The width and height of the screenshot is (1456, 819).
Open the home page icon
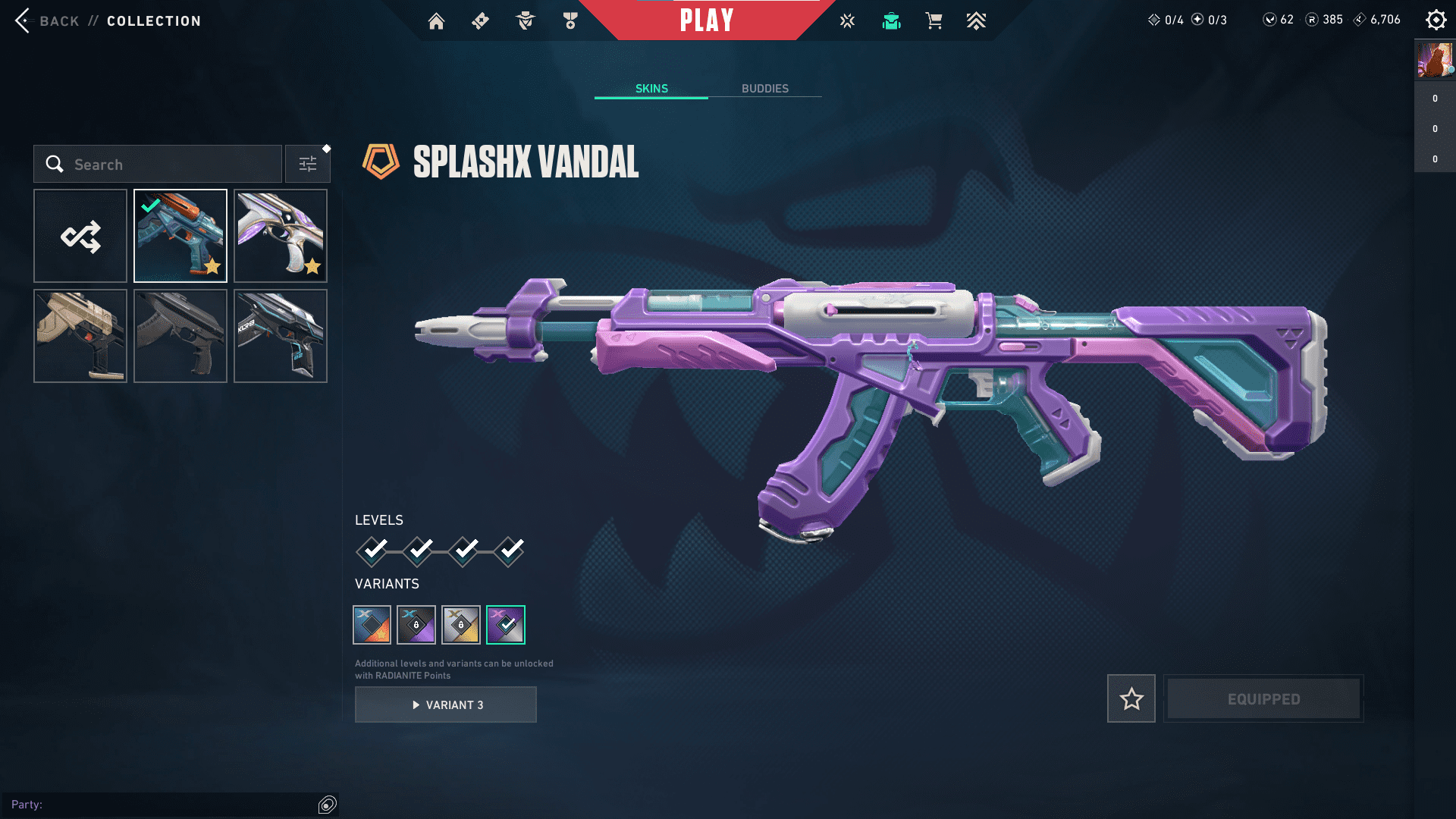436,21
